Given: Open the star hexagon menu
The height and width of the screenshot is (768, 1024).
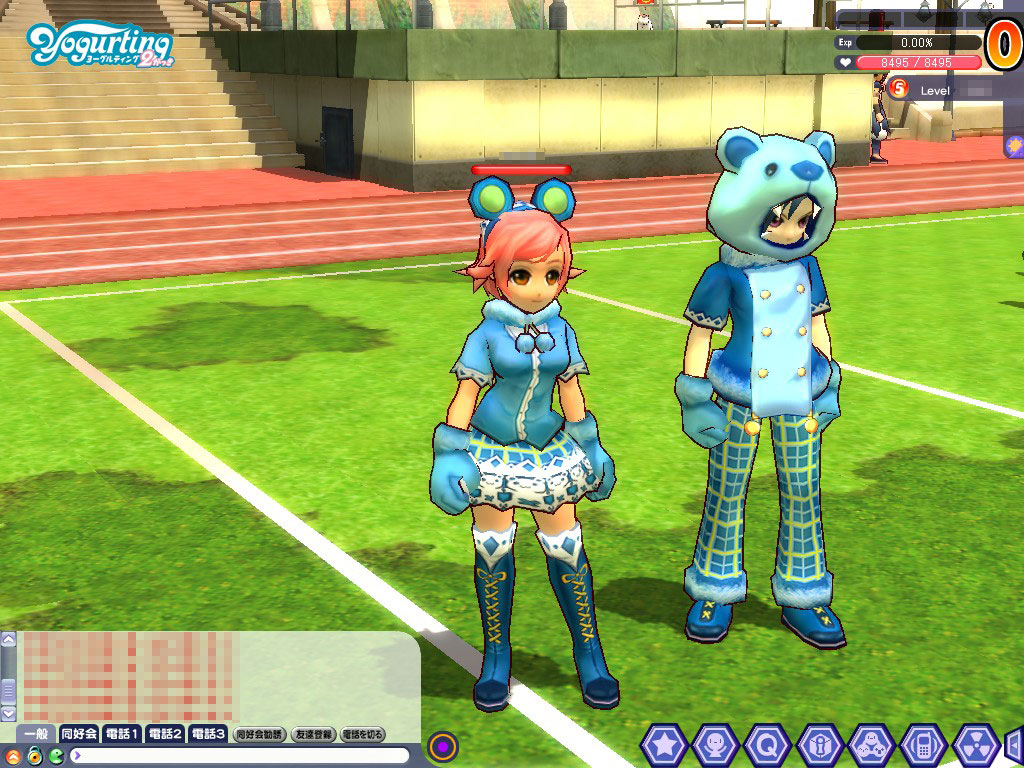Looking at the screenshot, I should coord(663,745).
